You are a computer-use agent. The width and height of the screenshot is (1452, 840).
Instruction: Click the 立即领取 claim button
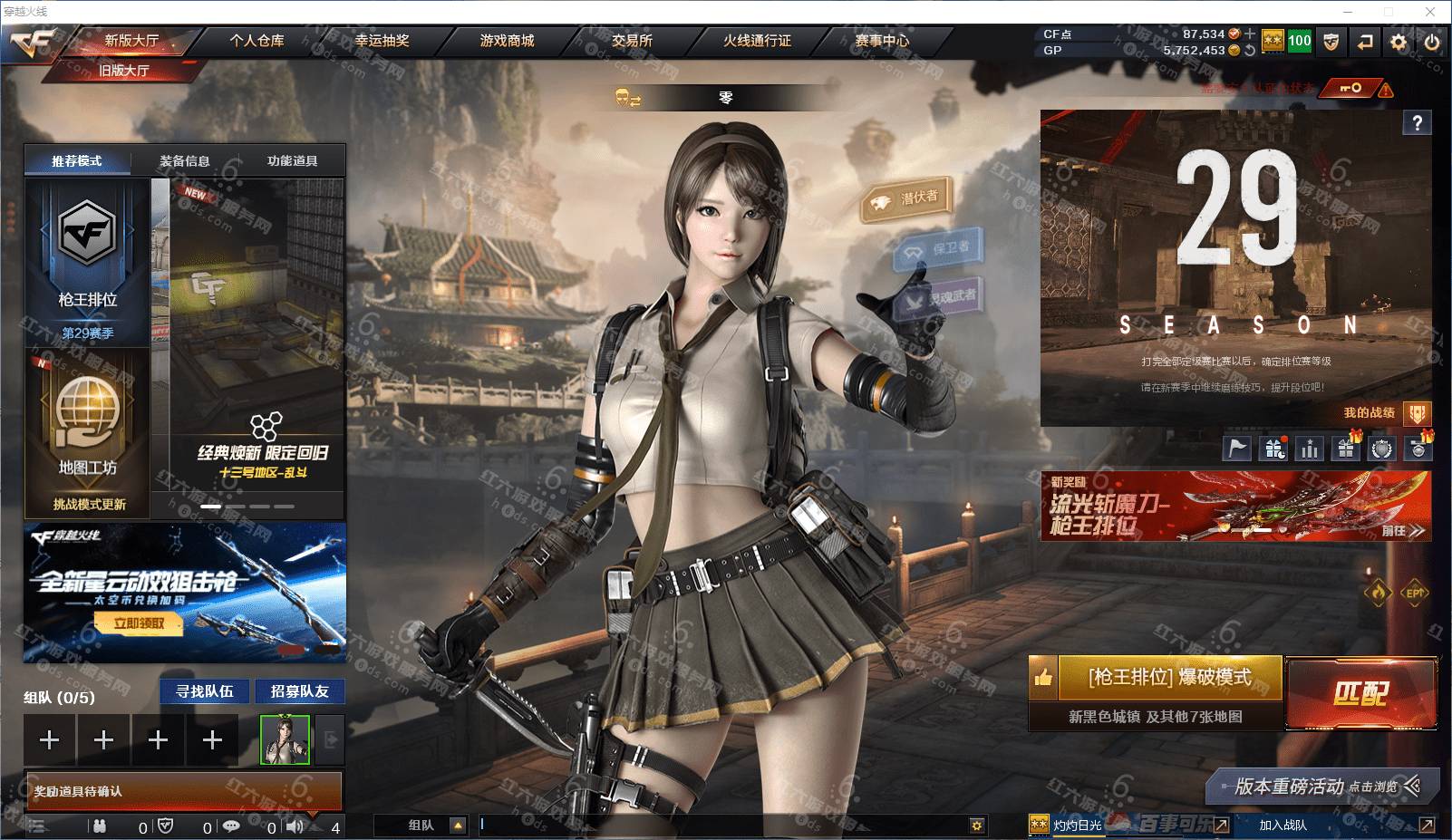[139, 623]
